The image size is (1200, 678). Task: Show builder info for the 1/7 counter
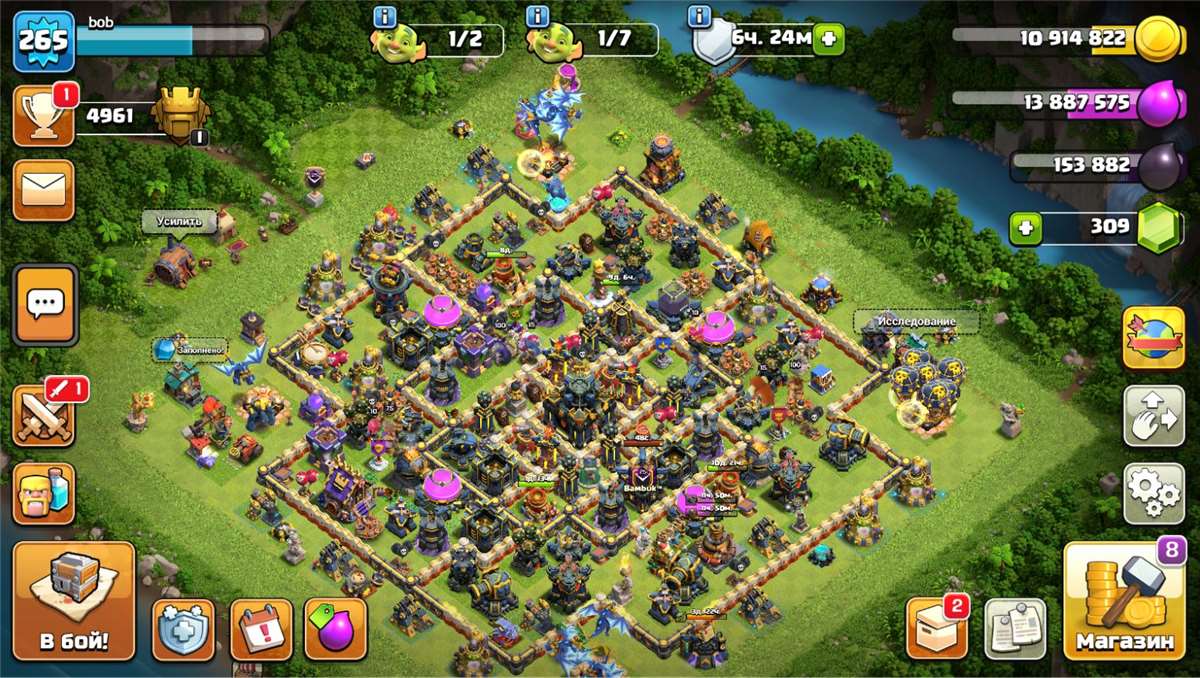538,16
